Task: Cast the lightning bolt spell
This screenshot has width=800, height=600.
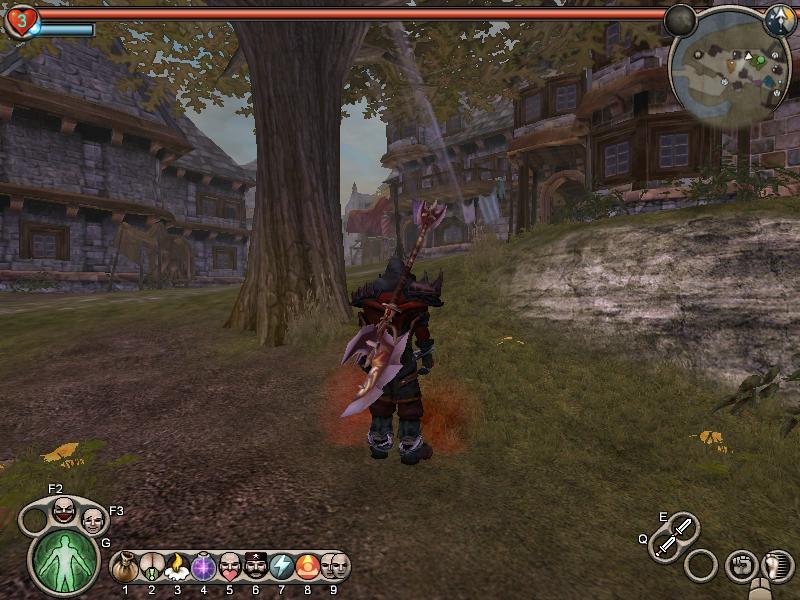Action: [x=282, y=567]
